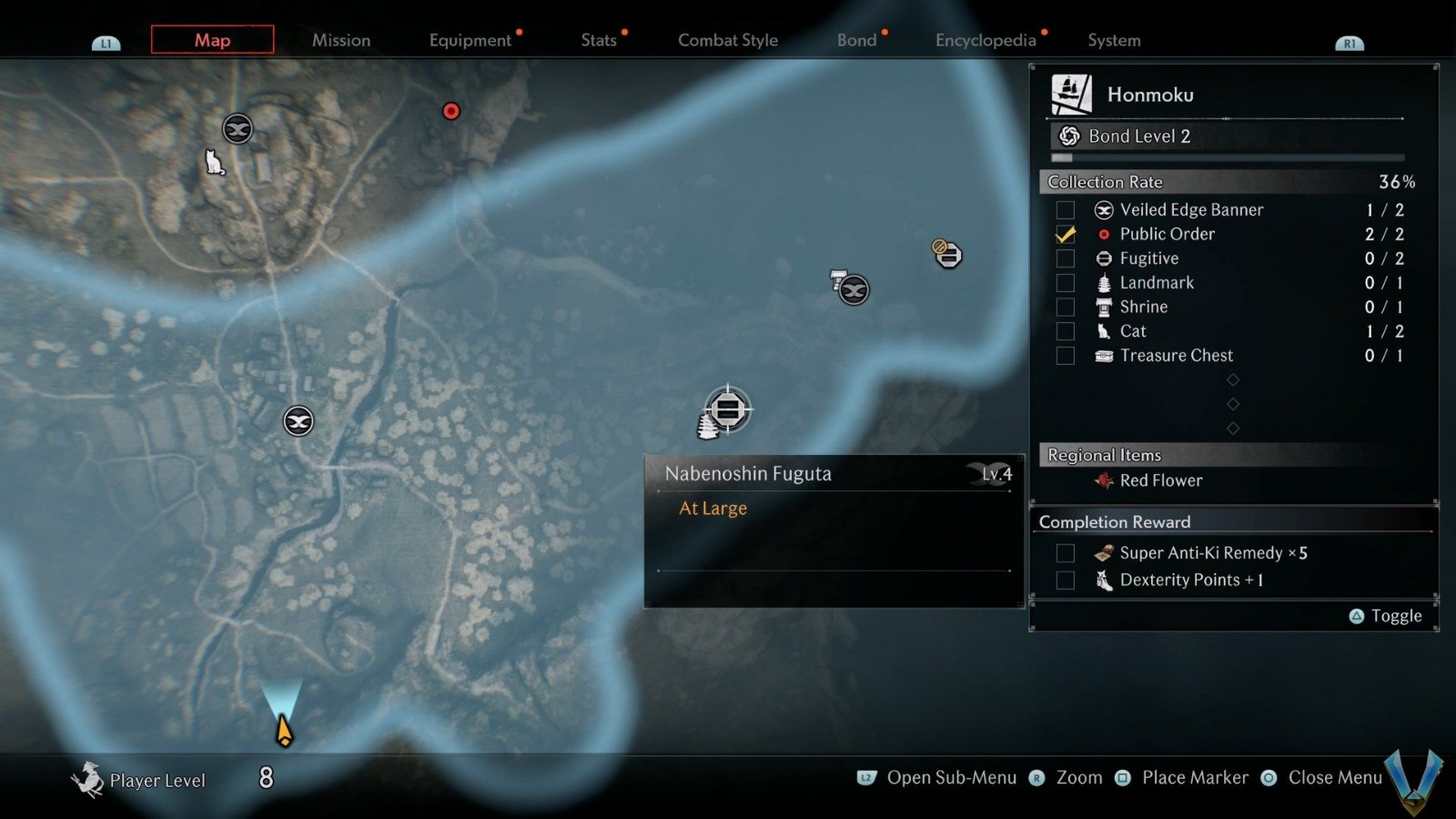Screen dimensions: 1456x819
Task: Select the Red Flower regional item
Action: [x=1160, y=480]
